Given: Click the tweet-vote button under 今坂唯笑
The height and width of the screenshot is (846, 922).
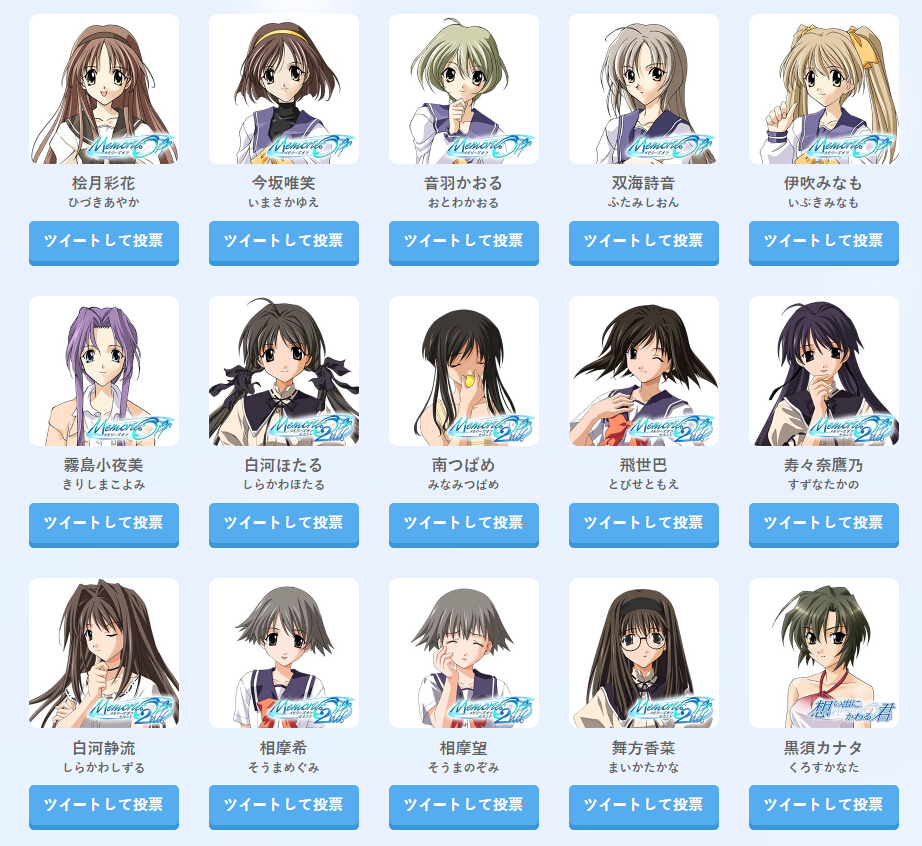Looking at the screenshot, I should (284, 242).
